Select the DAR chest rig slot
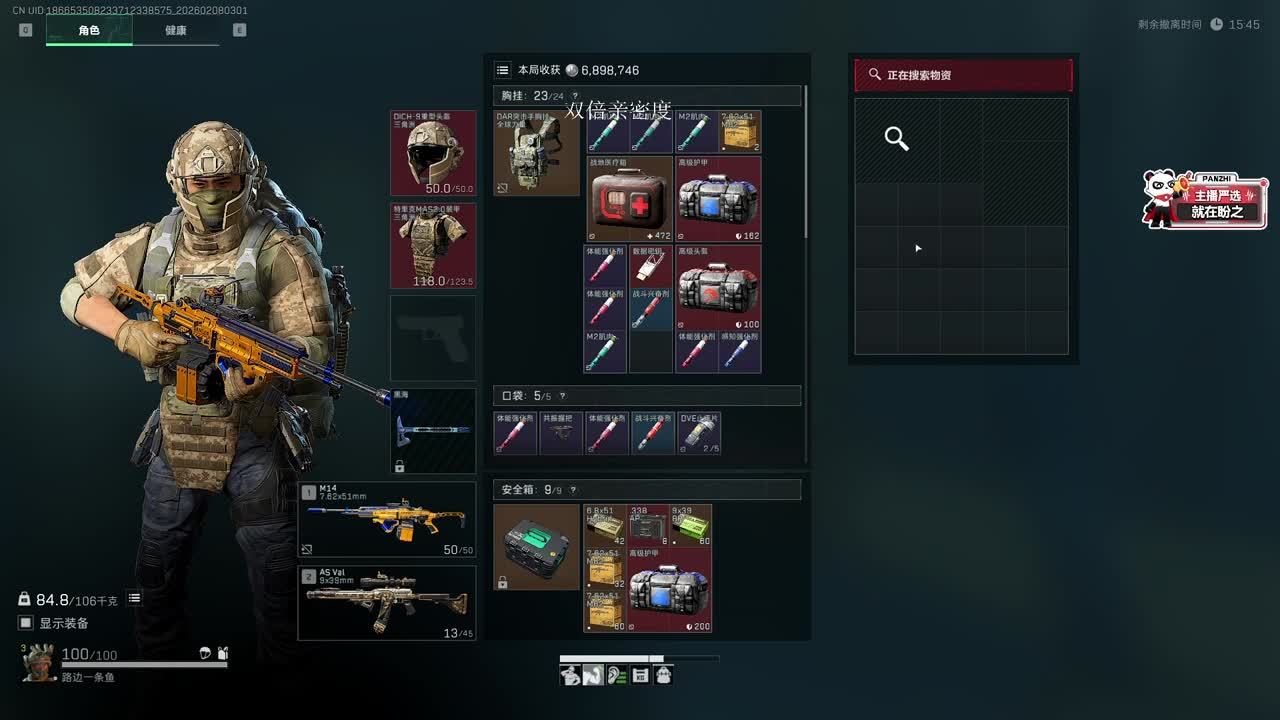This screenshot has height=720, width=1280. pos(536,153)
